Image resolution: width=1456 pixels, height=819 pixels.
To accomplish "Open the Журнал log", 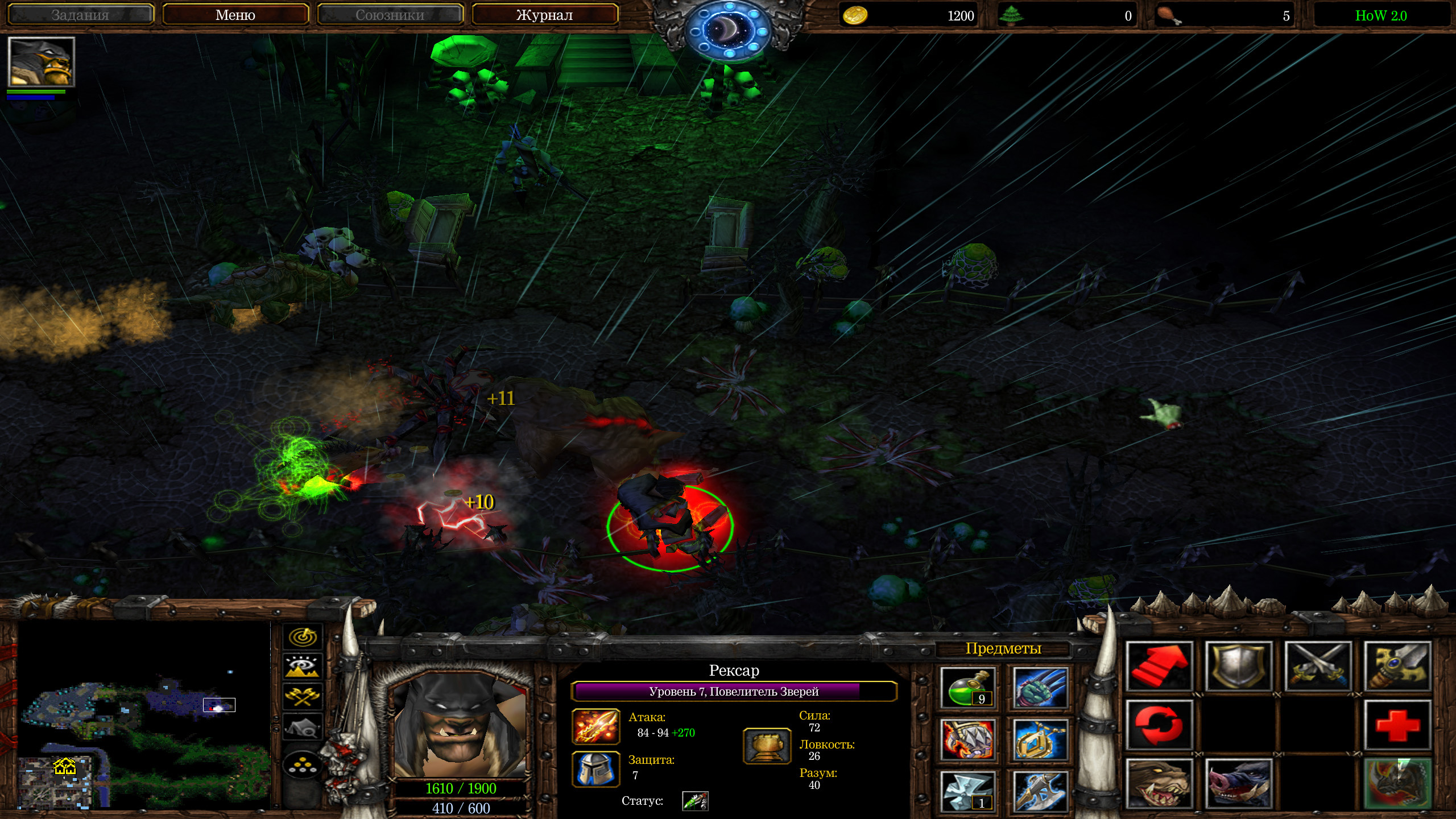I will pos(544,15).
